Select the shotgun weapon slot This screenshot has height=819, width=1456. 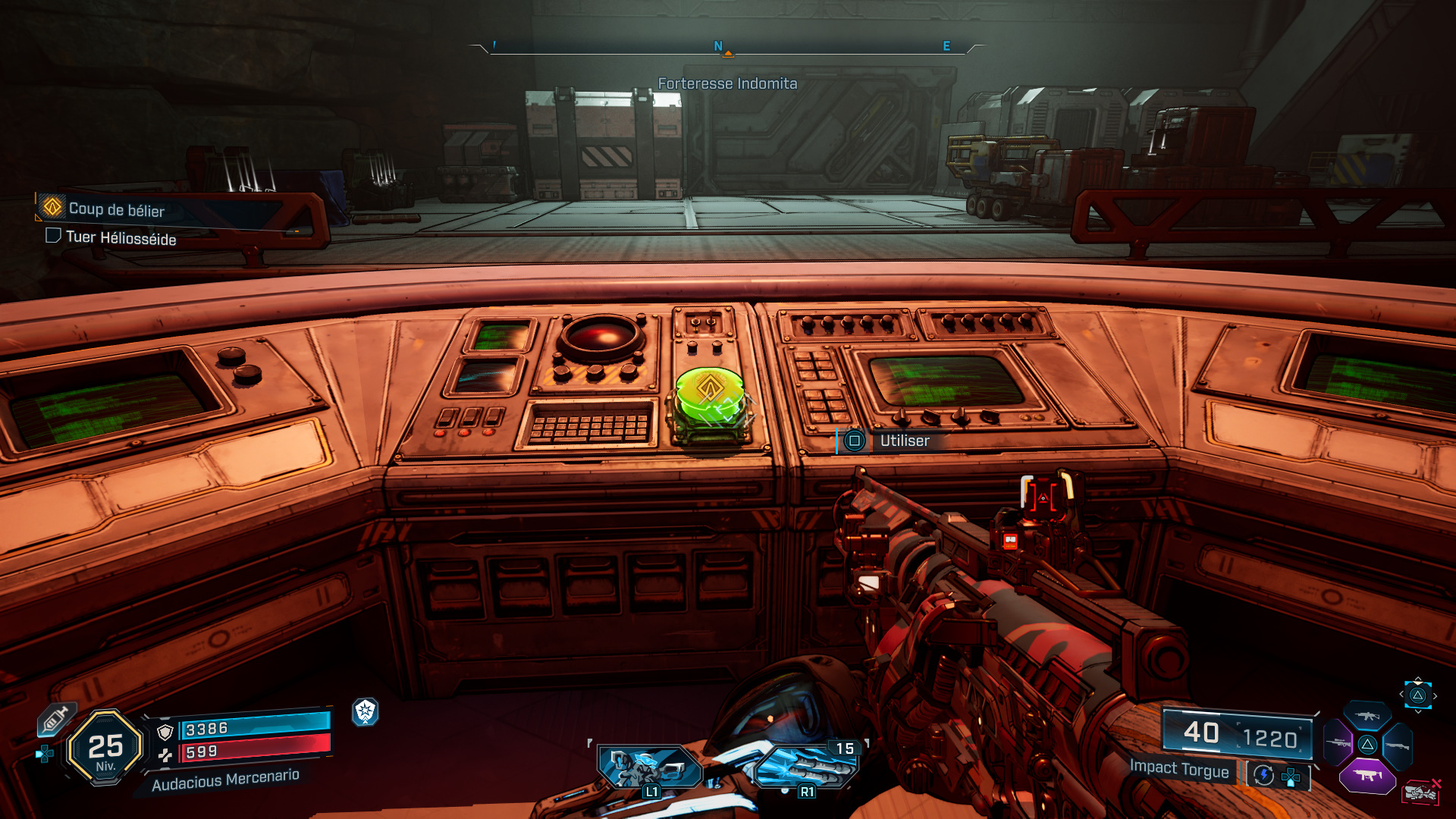[x=1397, y=746]
